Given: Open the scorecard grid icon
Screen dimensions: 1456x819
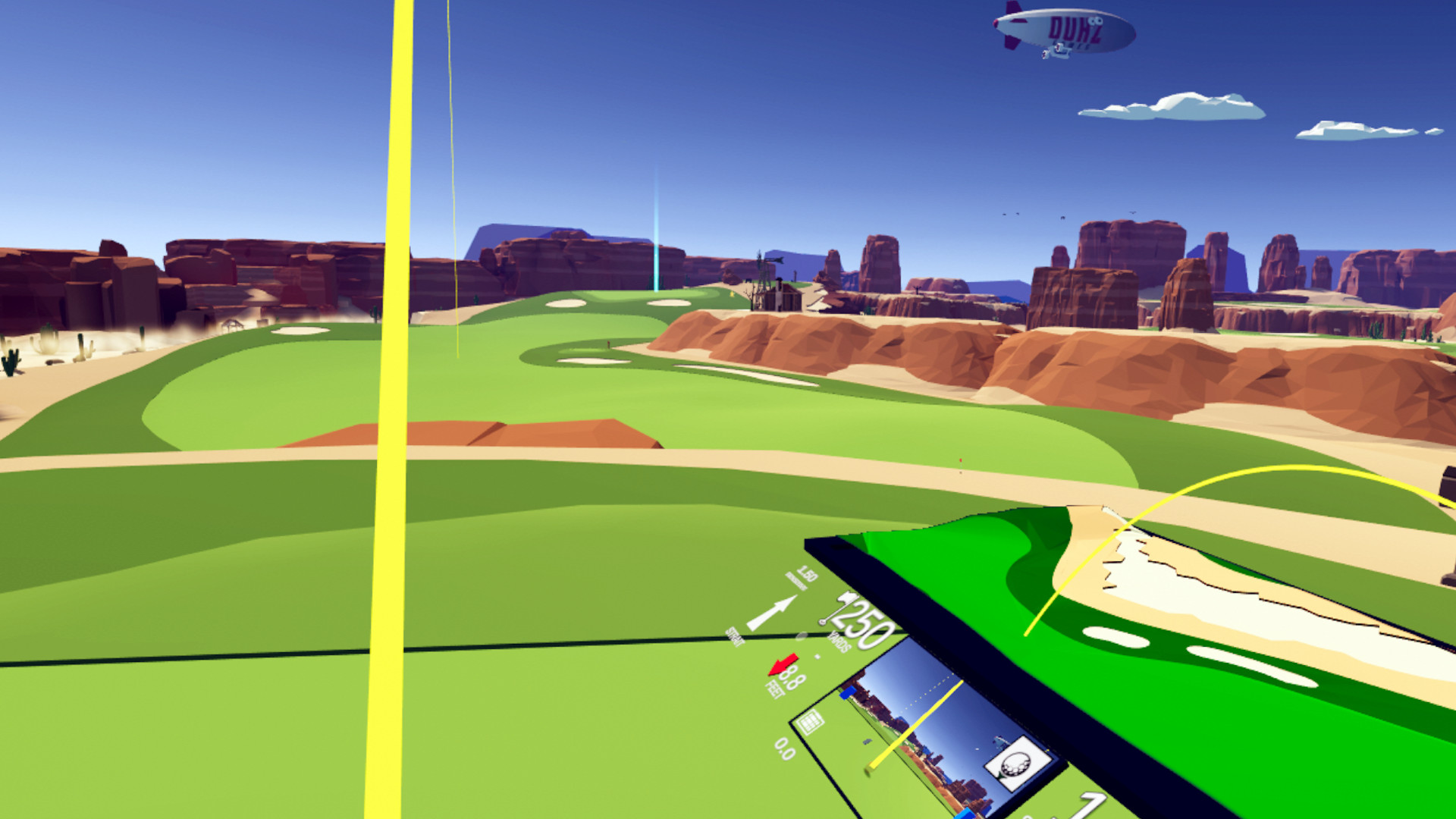Looking at the screenshot, I should click(x=810, y=723).
